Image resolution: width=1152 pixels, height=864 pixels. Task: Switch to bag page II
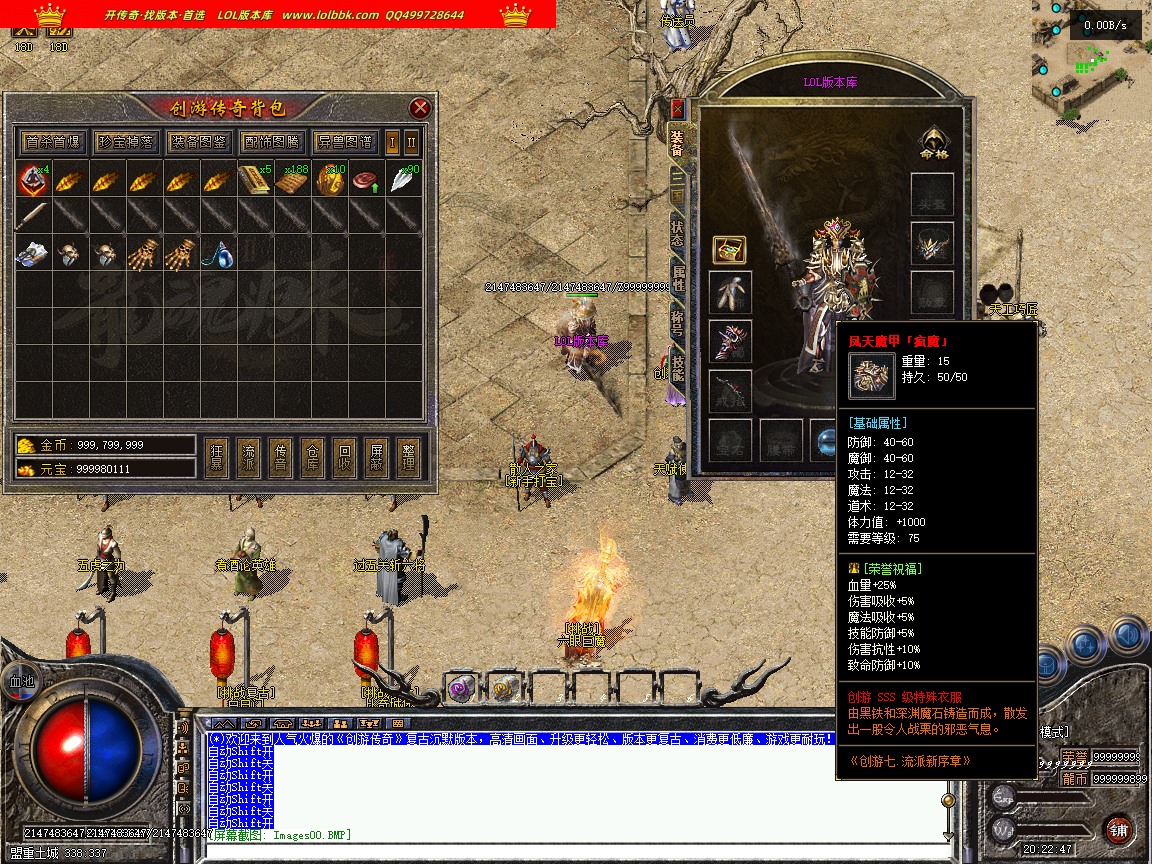(411, 142)
